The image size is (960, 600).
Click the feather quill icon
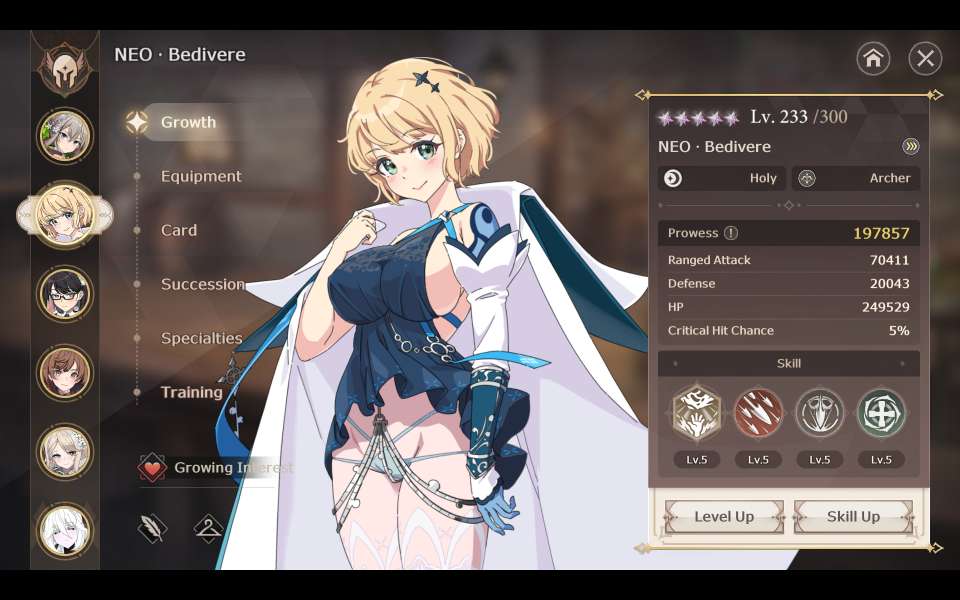pos(152,529)
